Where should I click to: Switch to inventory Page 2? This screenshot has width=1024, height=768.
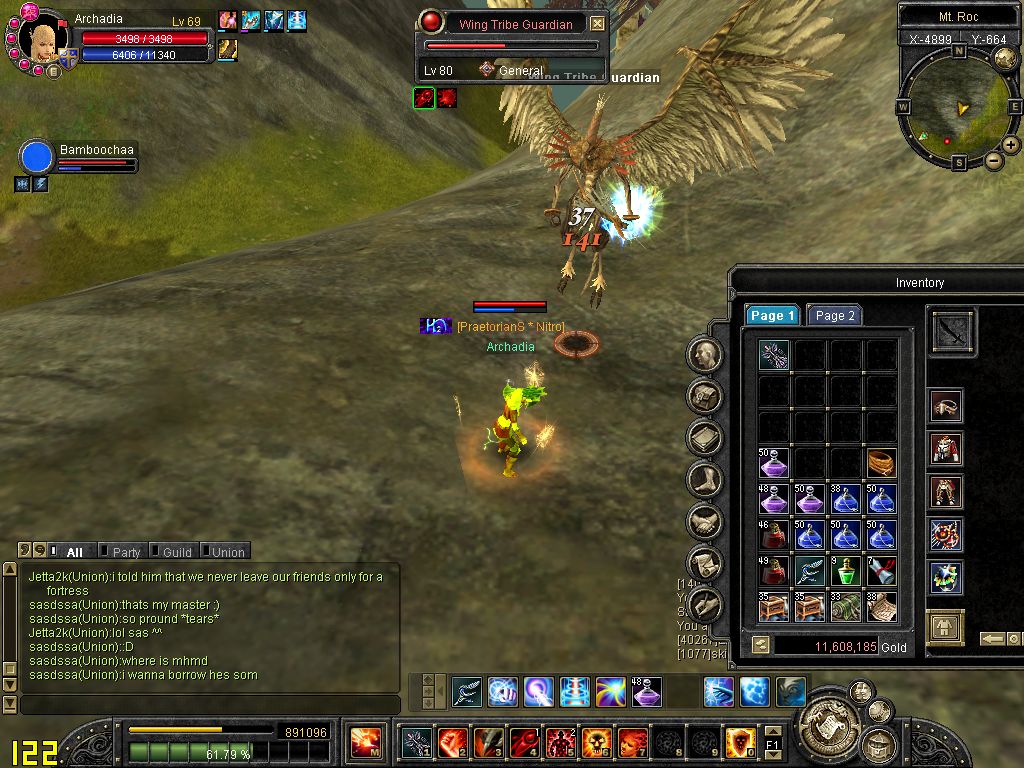tap(834, 316)
